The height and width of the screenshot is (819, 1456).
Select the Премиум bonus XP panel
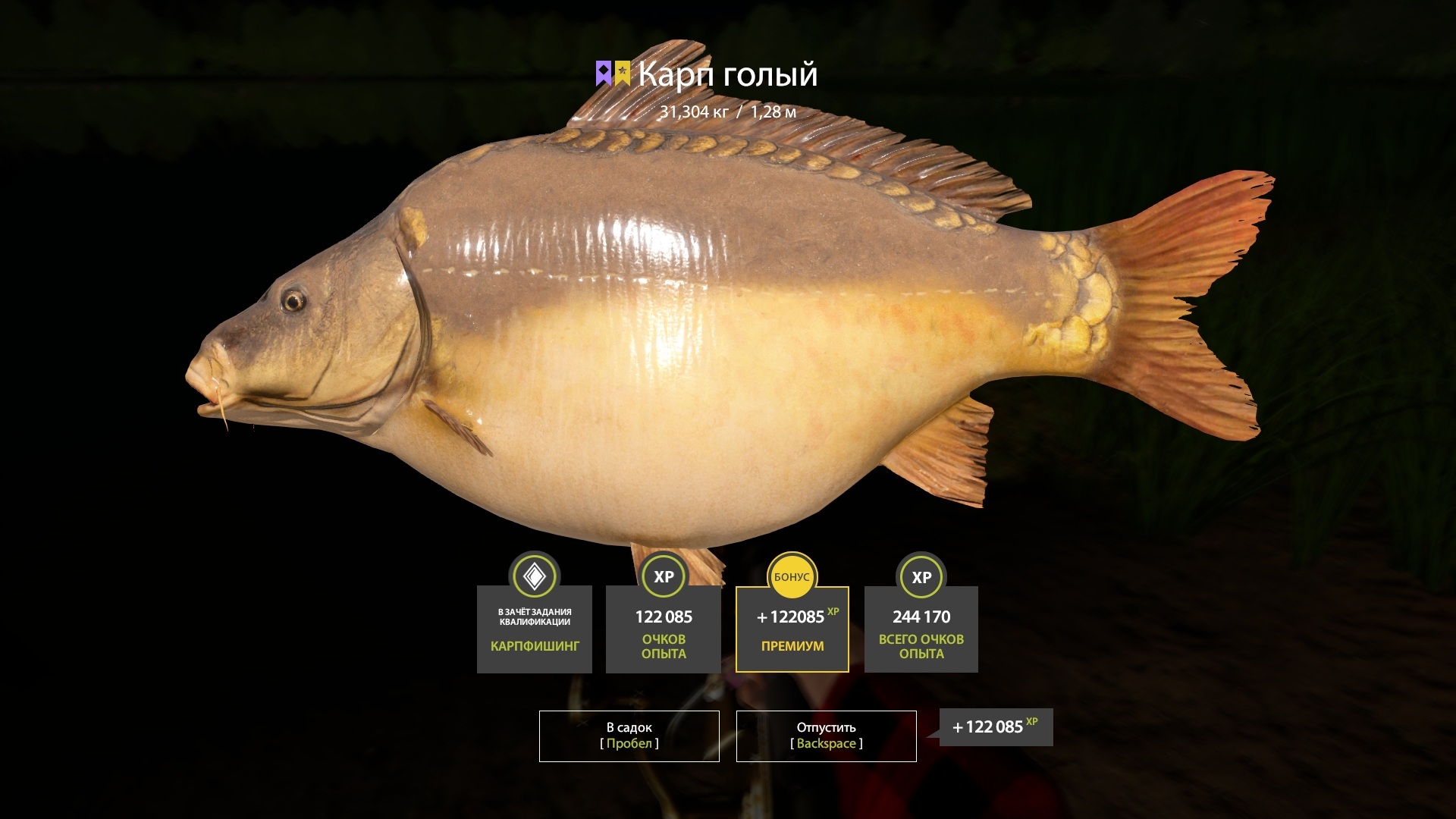[792, 629]
